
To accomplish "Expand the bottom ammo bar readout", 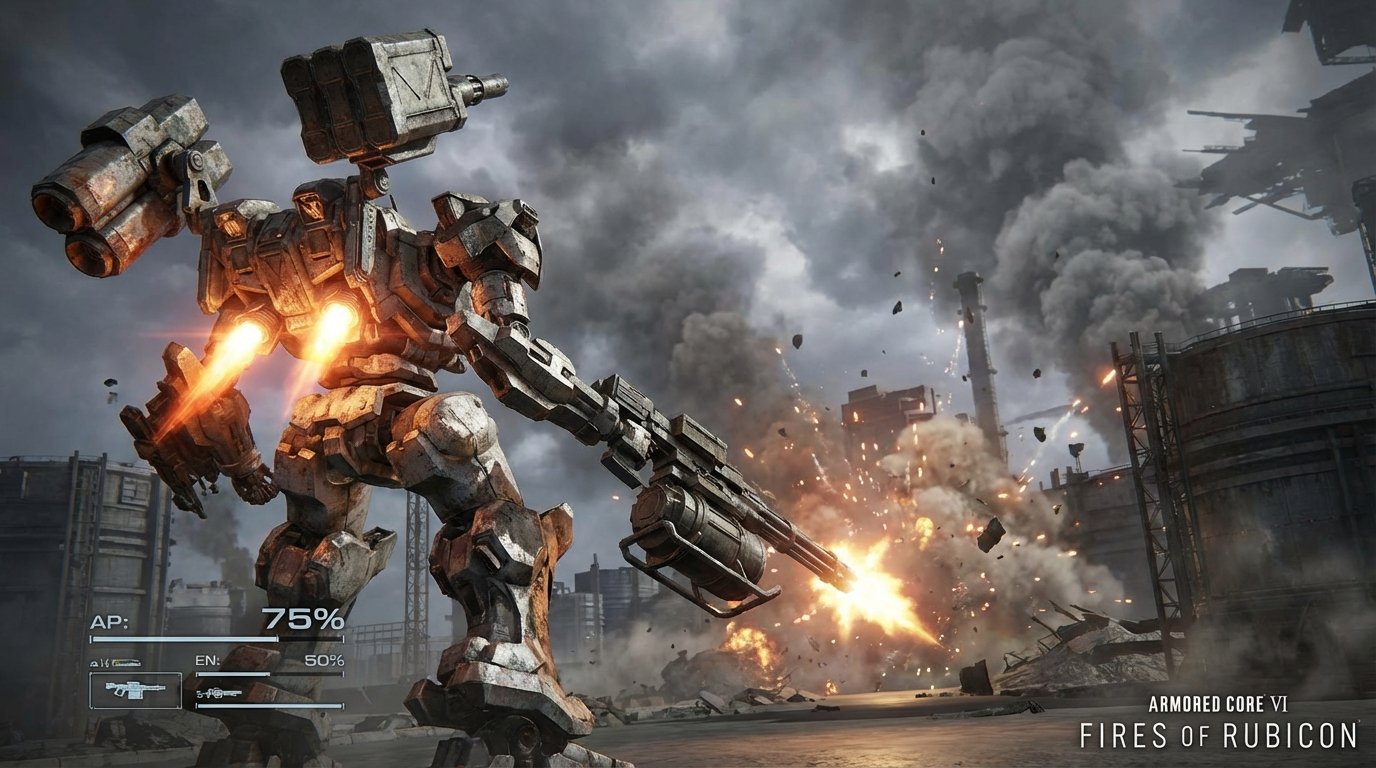I will point(270,705).
